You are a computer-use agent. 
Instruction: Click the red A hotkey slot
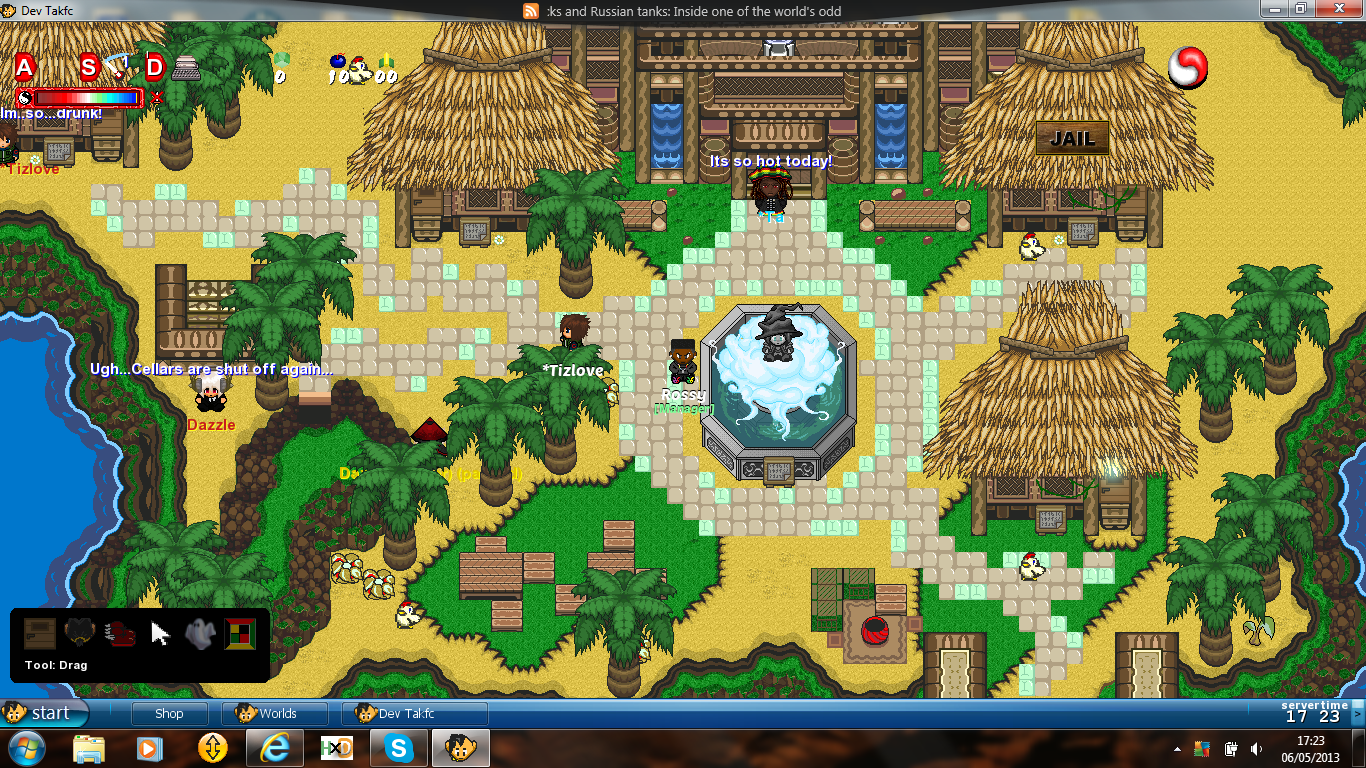pos(24,67)
